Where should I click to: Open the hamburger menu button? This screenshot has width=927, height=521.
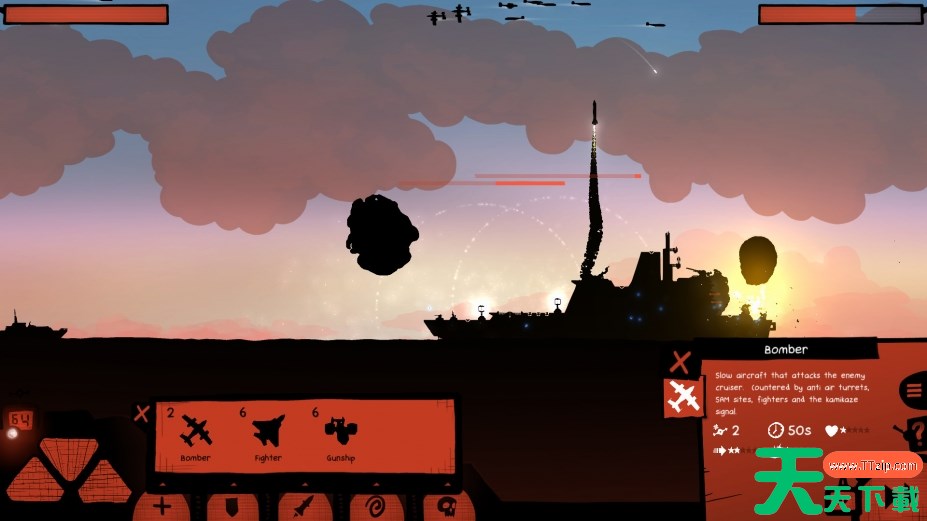pyautogui.click(x=915, y=390)
